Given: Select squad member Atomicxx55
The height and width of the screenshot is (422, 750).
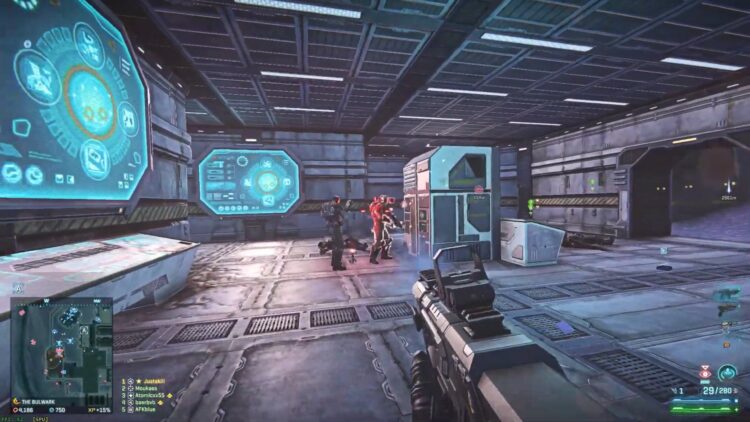Looking at the screenshot, I should tap(156, 395).
